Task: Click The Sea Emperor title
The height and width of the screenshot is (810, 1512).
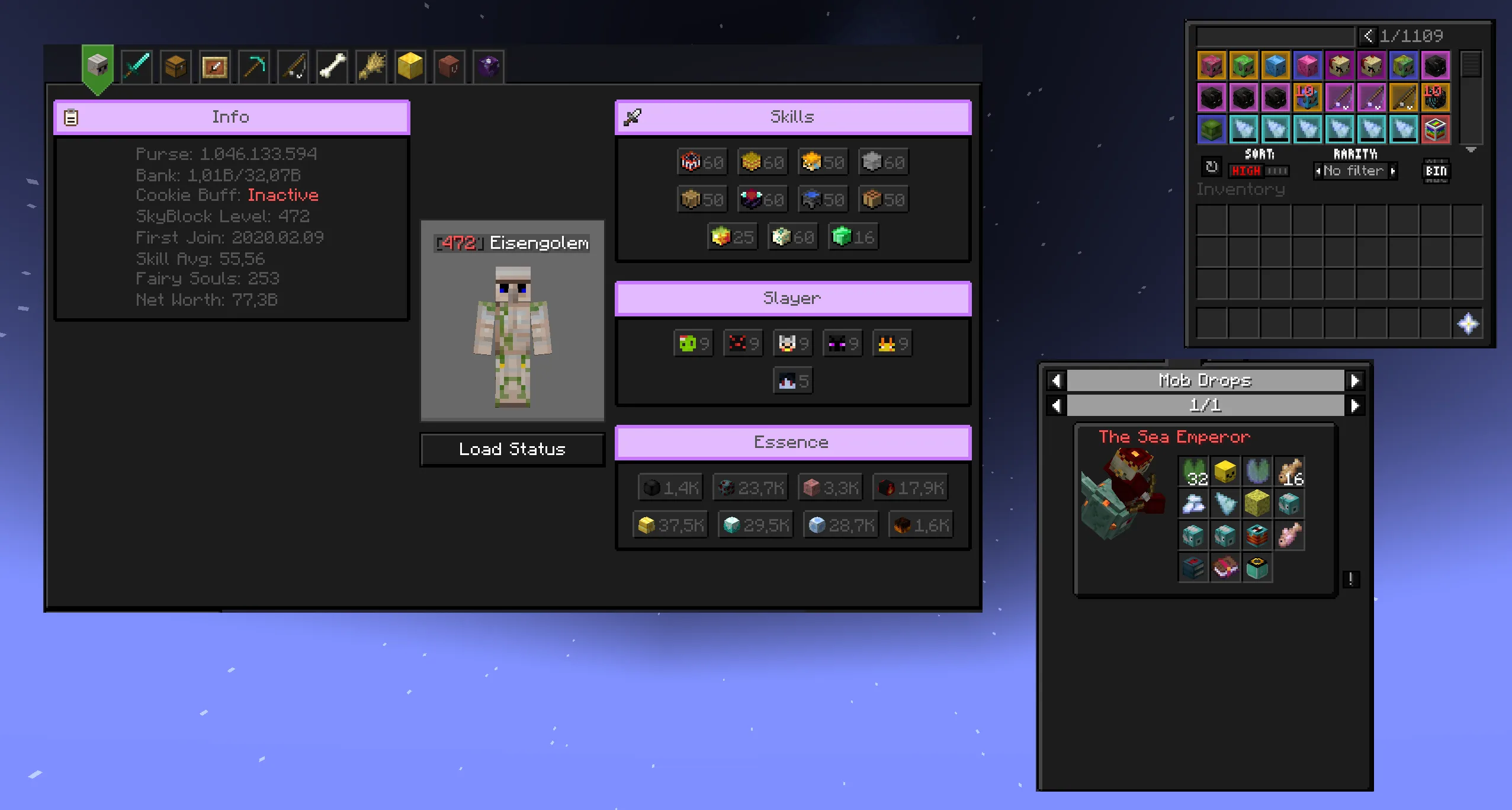Action: [x=1174, y=437]
